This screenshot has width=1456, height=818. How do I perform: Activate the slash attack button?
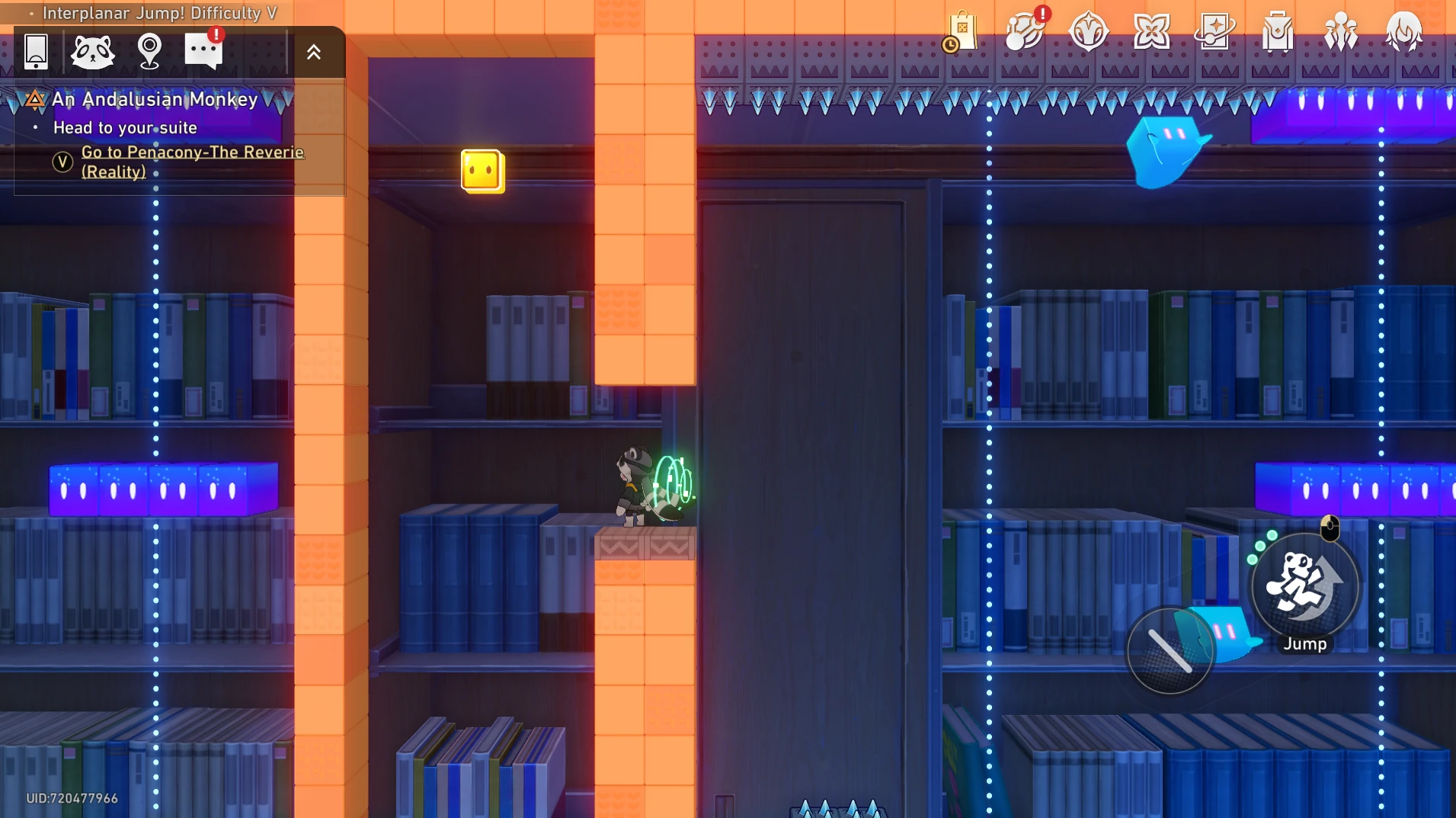coord(1170,651)
